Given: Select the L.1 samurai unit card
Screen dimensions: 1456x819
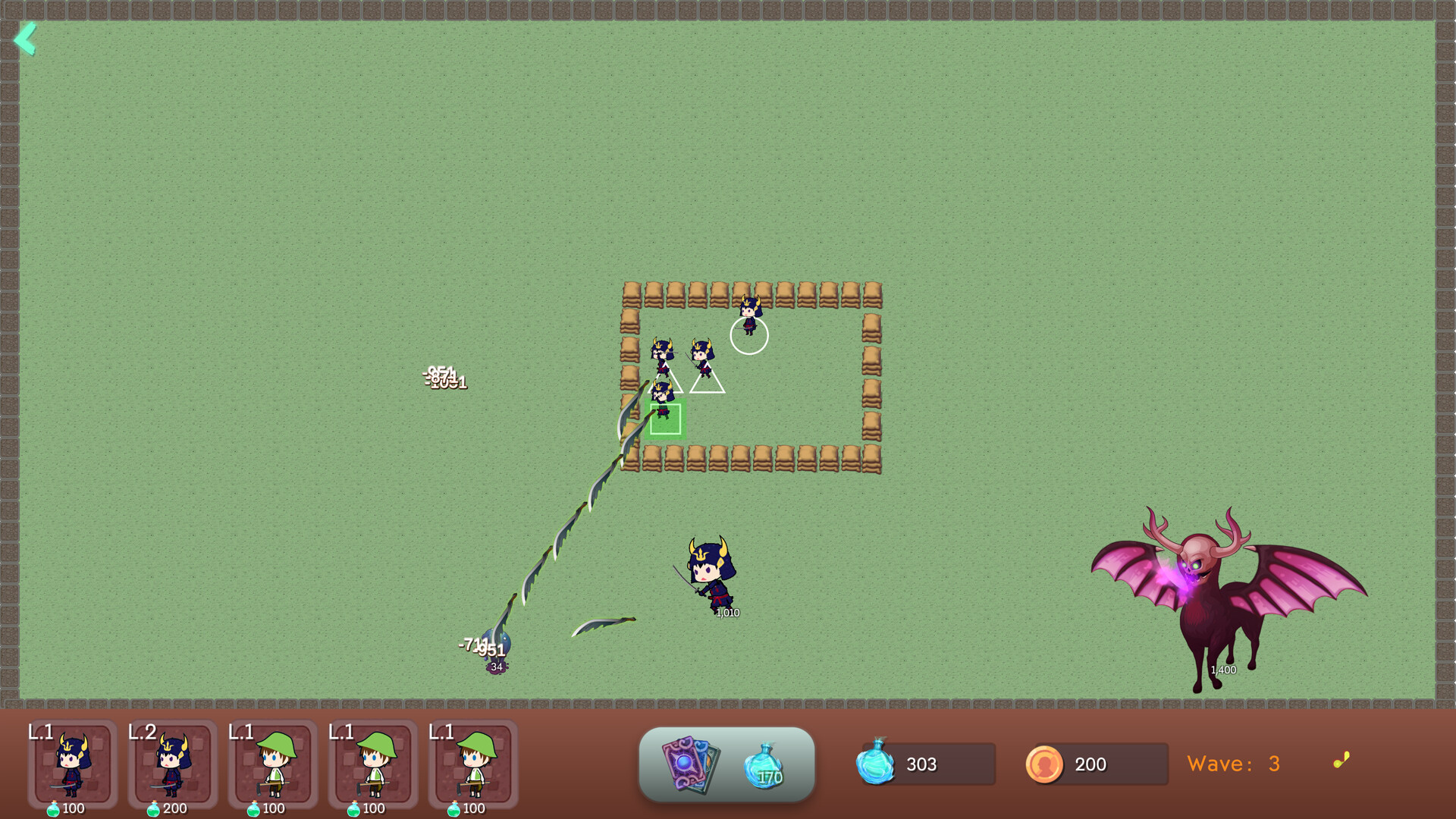Looking at the screenshot, I should tap(74, 766).
